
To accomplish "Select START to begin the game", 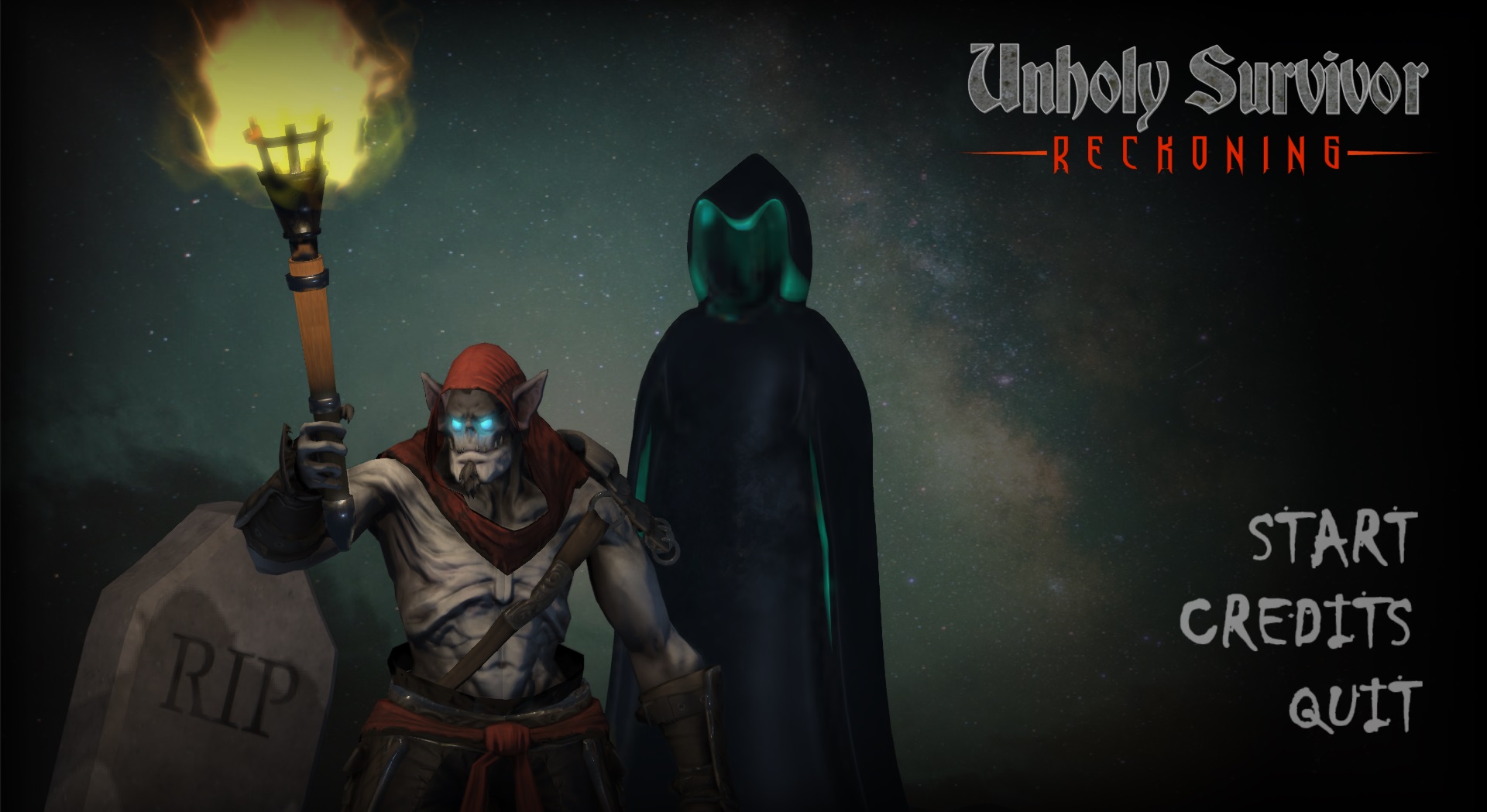I will pyautogui.click(x=1333, y=536).
